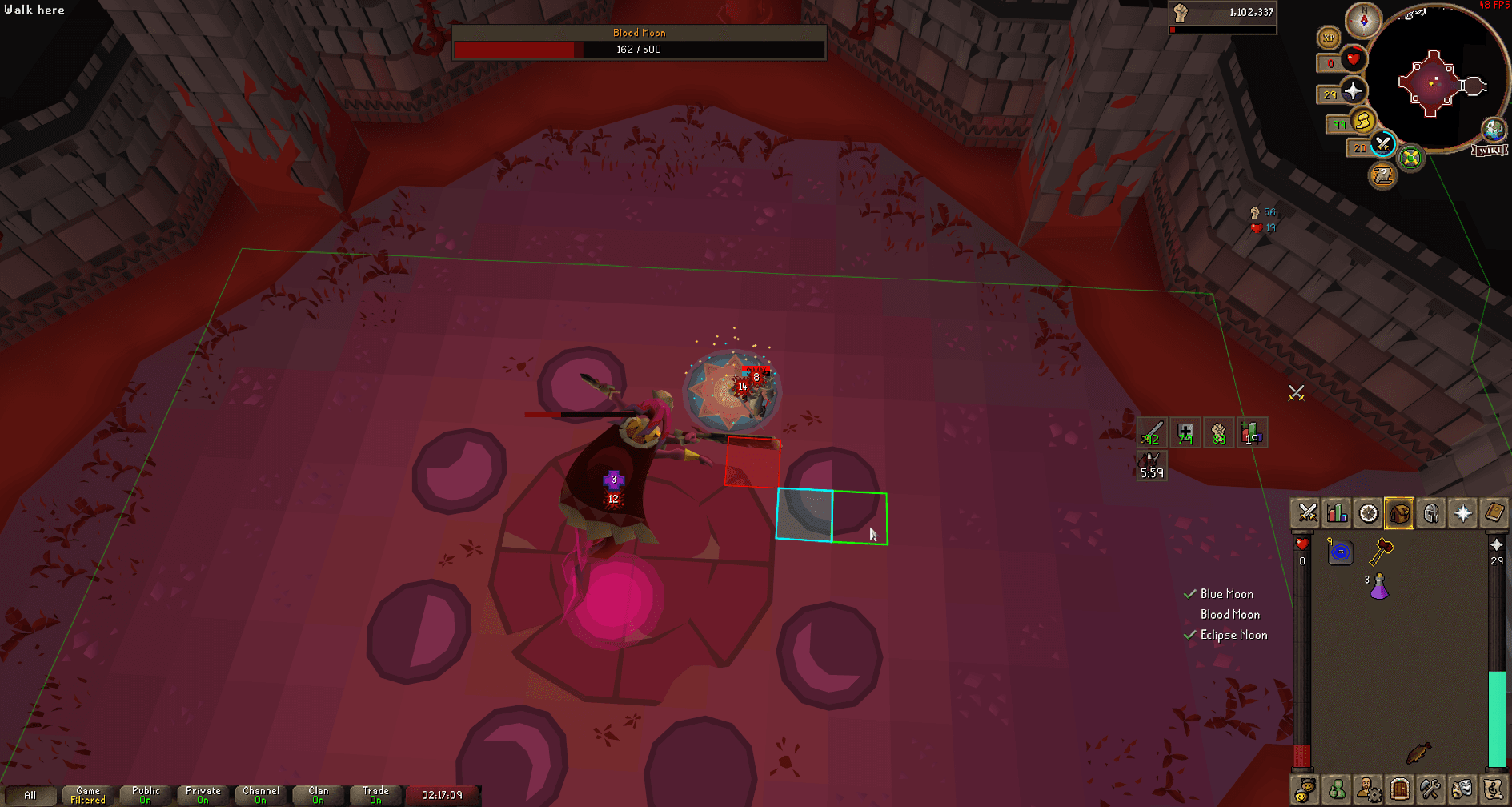Screen dimensions: 1512x807
Task: Select the All chat tab
Action: (x=30, y=795)
